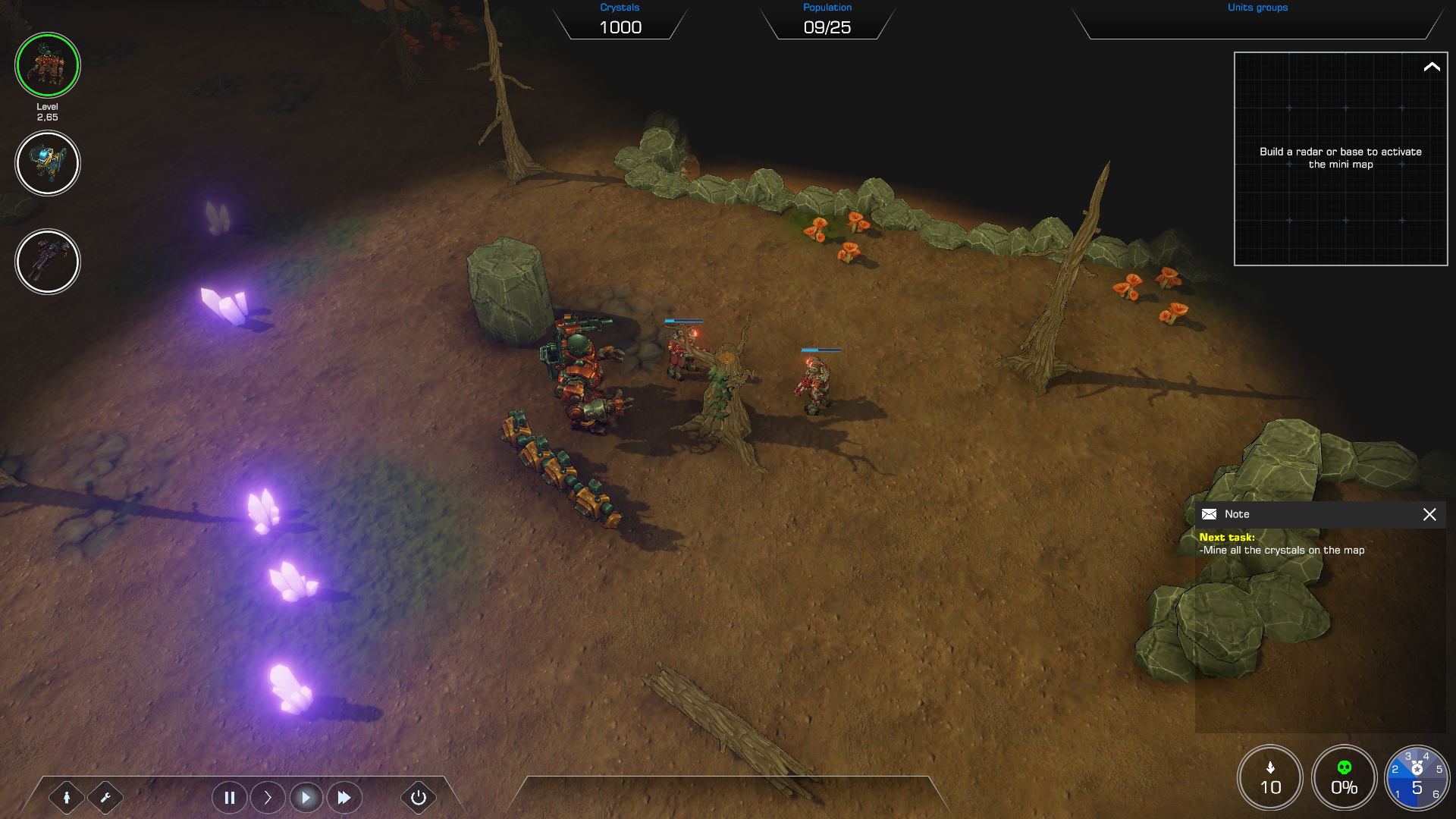This screenshot has height=819, width=1456.
Task: Advance with the single-step arrow button
Action: pos(268,797)
